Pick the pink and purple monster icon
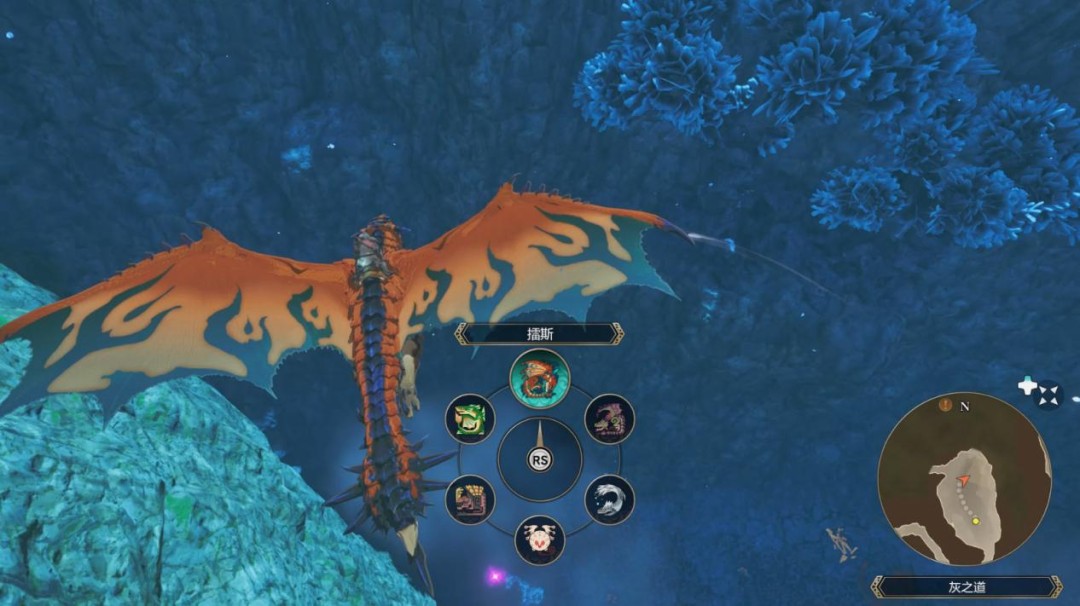 [x=609, y=418]
